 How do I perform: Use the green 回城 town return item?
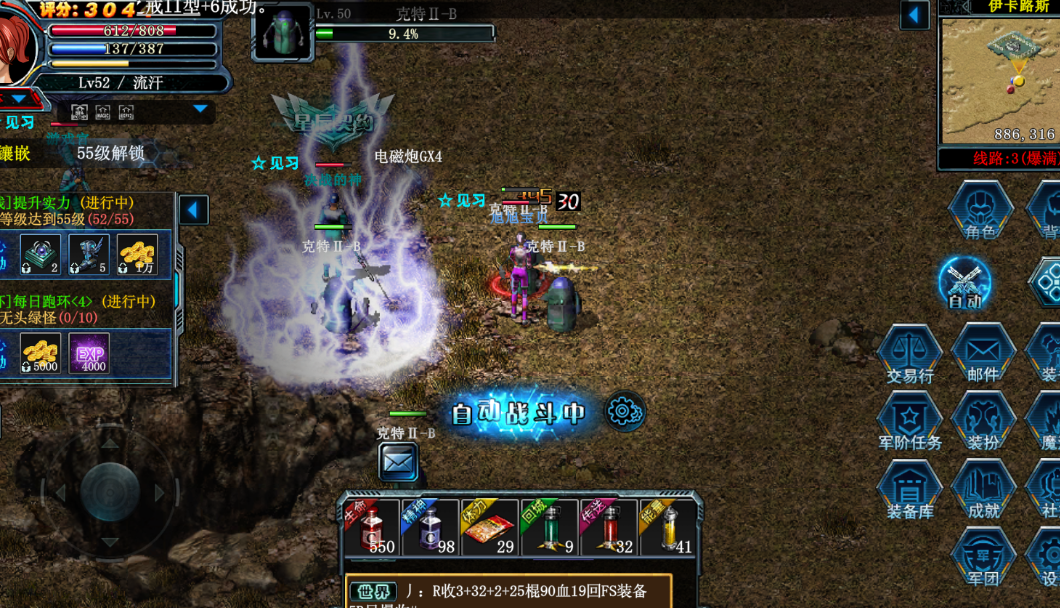tap(549, 527)
